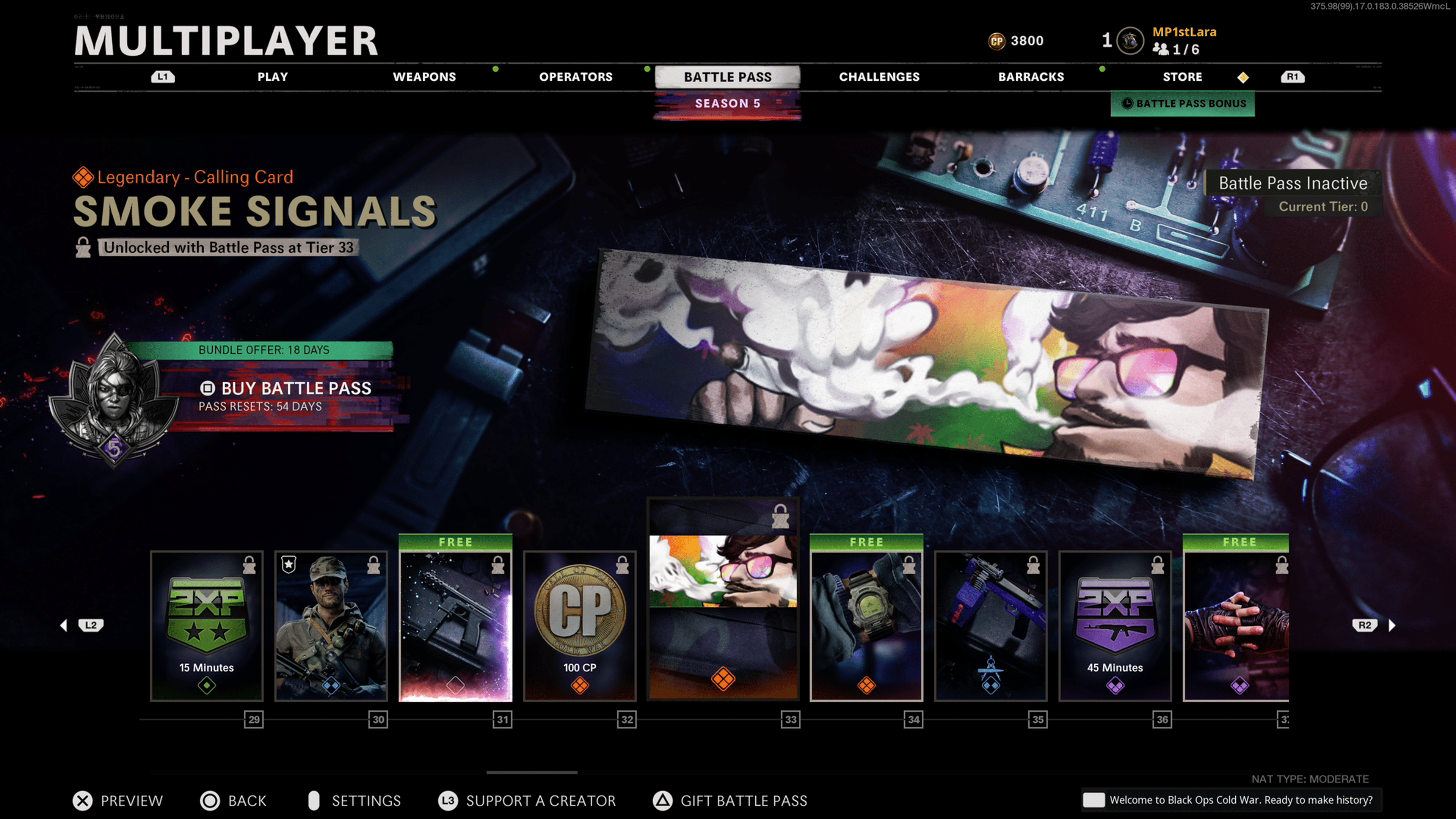
Task: Select the Smoke Signals calling card tile
Action: 723,599
